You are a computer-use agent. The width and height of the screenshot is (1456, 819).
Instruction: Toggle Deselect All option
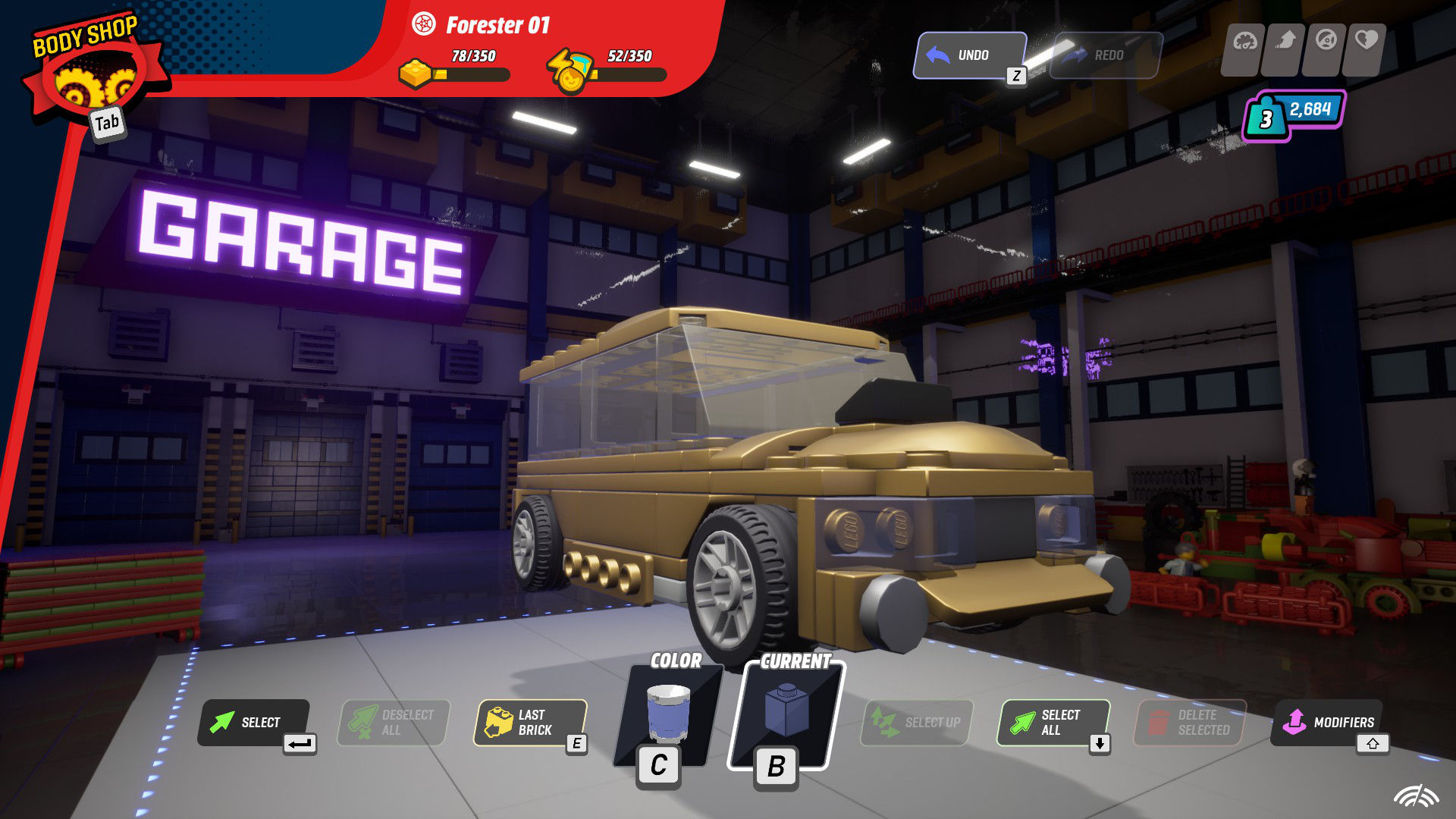click(x=393, y=721)
